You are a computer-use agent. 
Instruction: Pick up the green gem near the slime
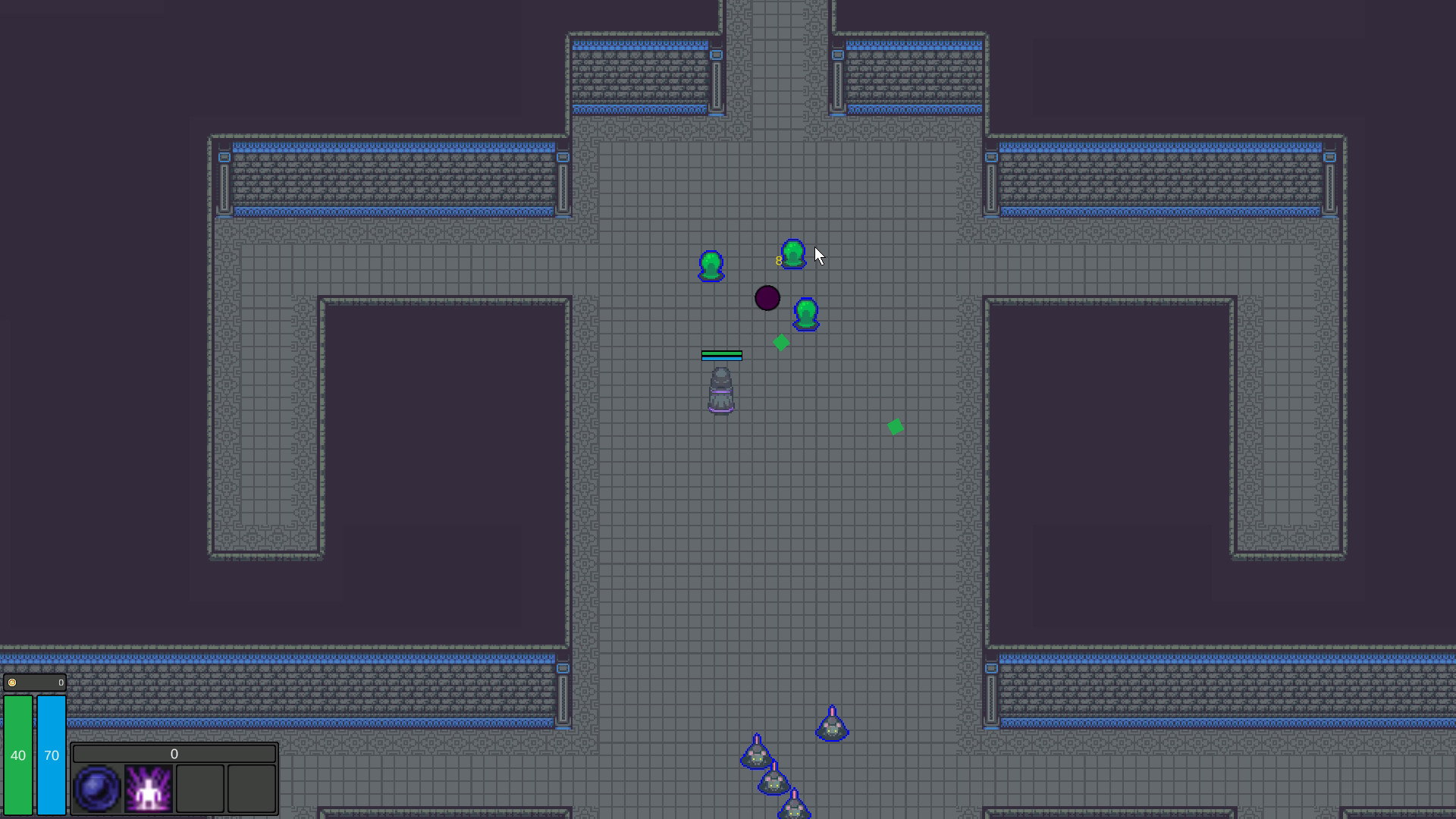pyautogui.click(x=780, y=343)
